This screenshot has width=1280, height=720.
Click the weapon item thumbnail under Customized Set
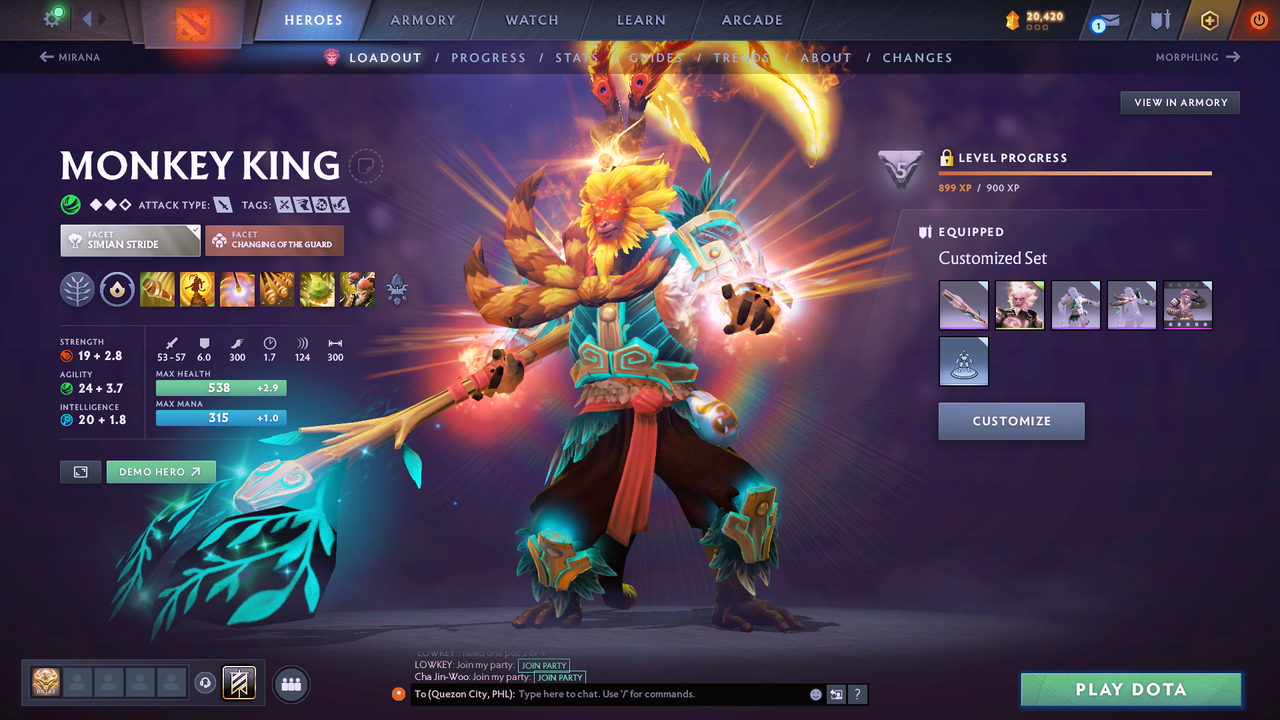(x=963, y=305)
